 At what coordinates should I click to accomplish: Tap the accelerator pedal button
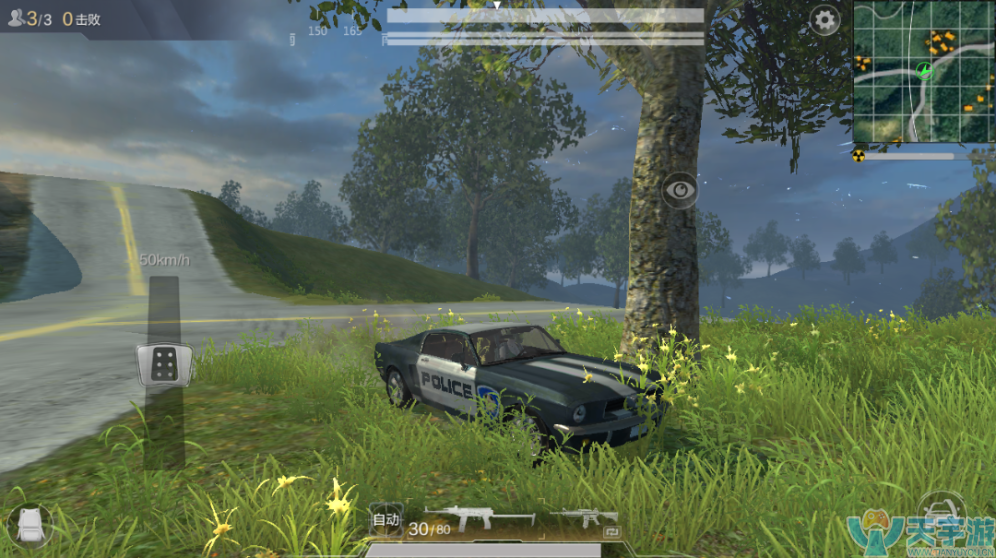point(164,364)
